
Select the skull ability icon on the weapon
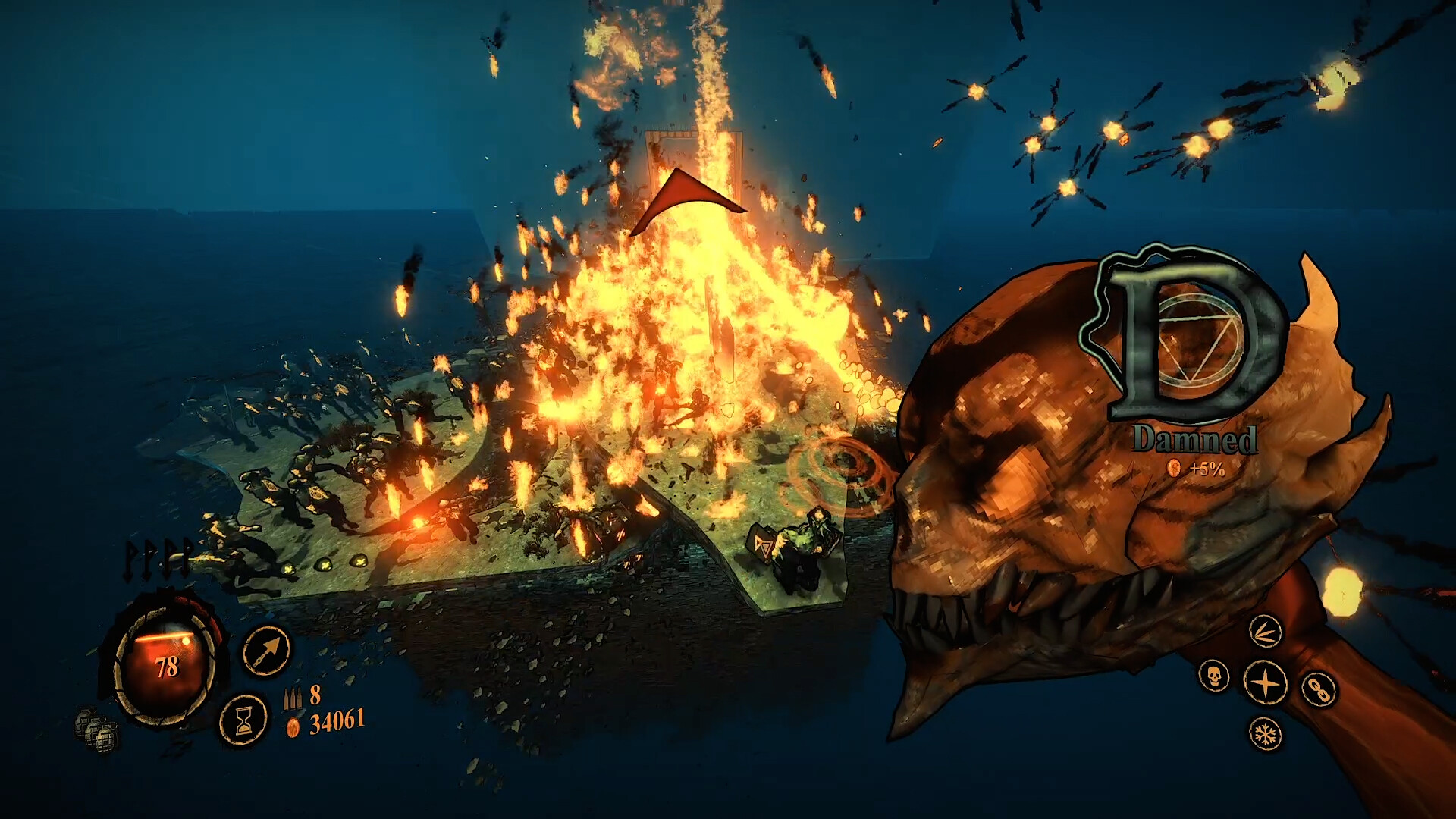click(x=1214, y=677)
